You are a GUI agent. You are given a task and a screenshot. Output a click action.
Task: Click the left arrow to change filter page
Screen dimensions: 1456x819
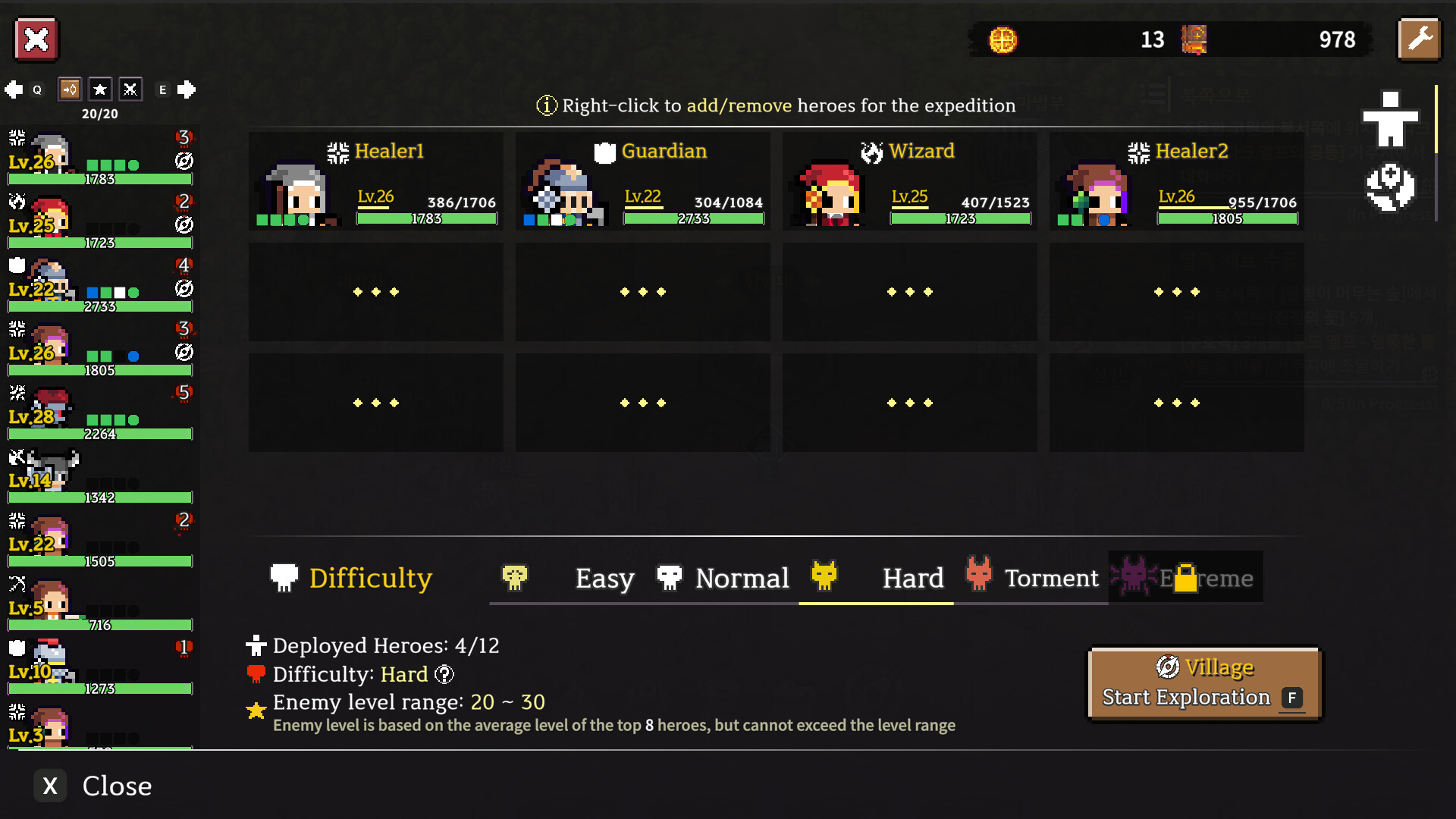[x=12, y=89]
